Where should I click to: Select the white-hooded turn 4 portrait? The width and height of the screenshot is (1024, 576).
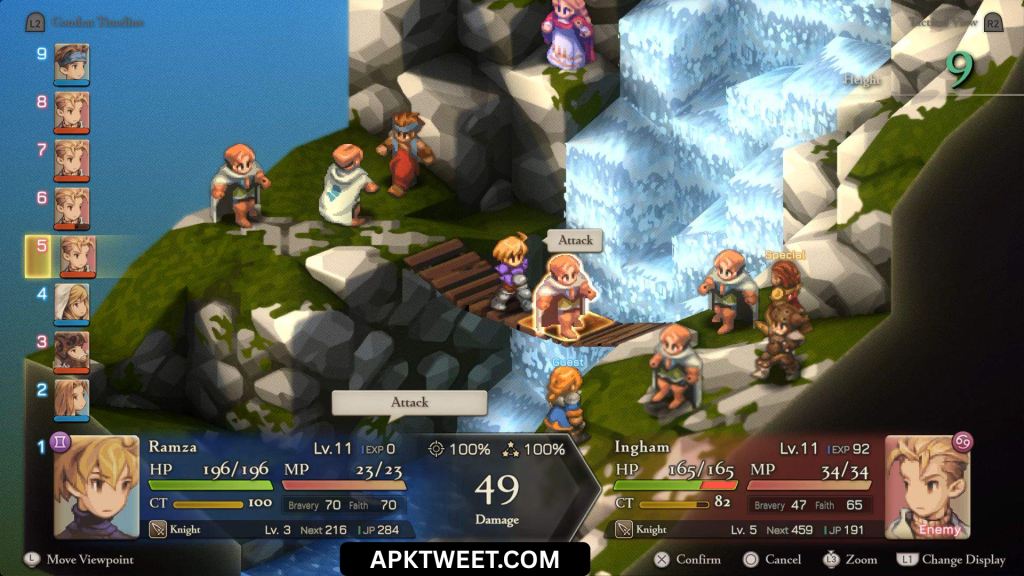[72, 302]
